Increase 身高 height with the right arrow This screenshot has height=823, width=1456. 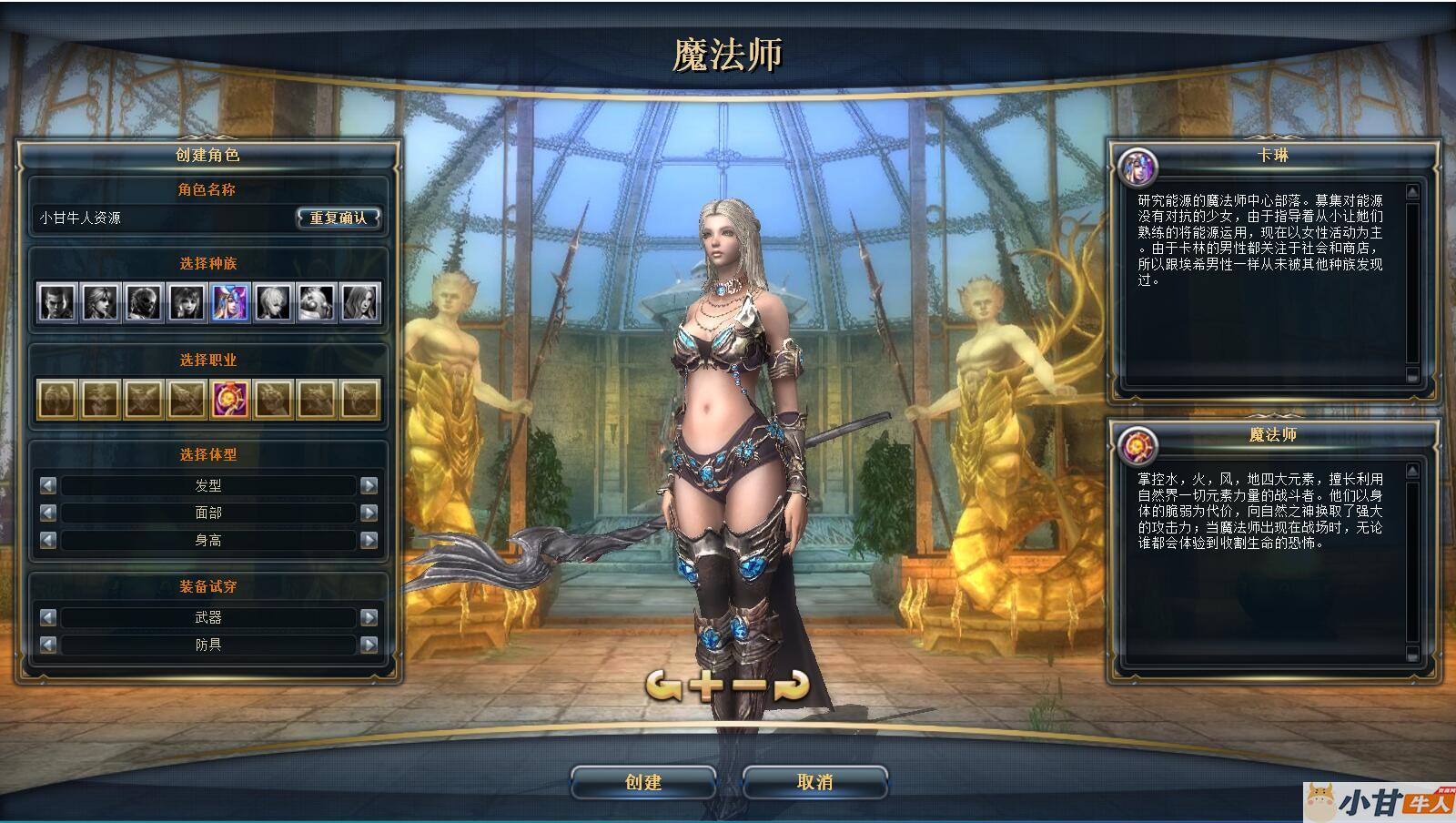pyautogui.click(x=369, y=540)
